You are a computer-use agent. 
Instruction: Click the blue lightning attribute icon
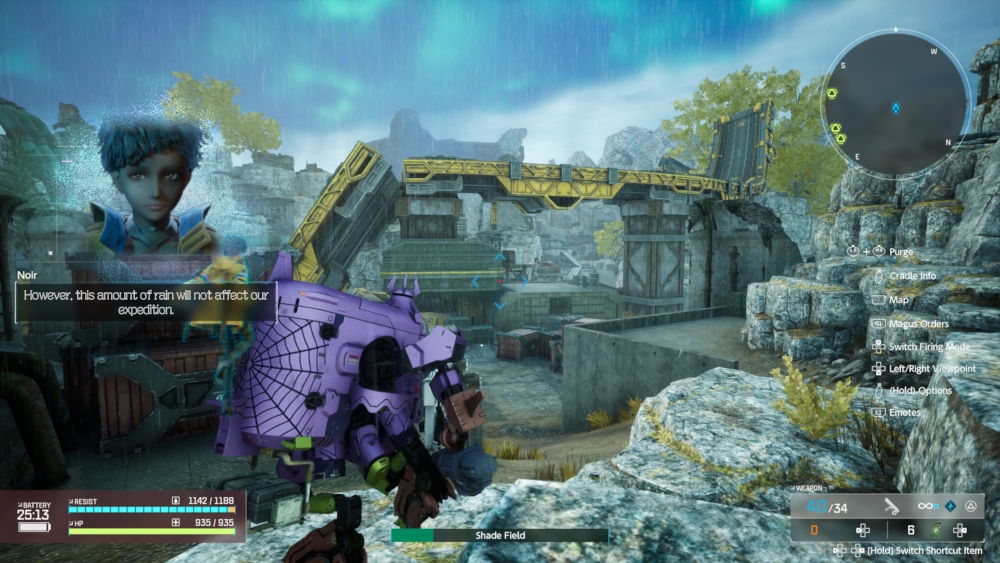952,507
